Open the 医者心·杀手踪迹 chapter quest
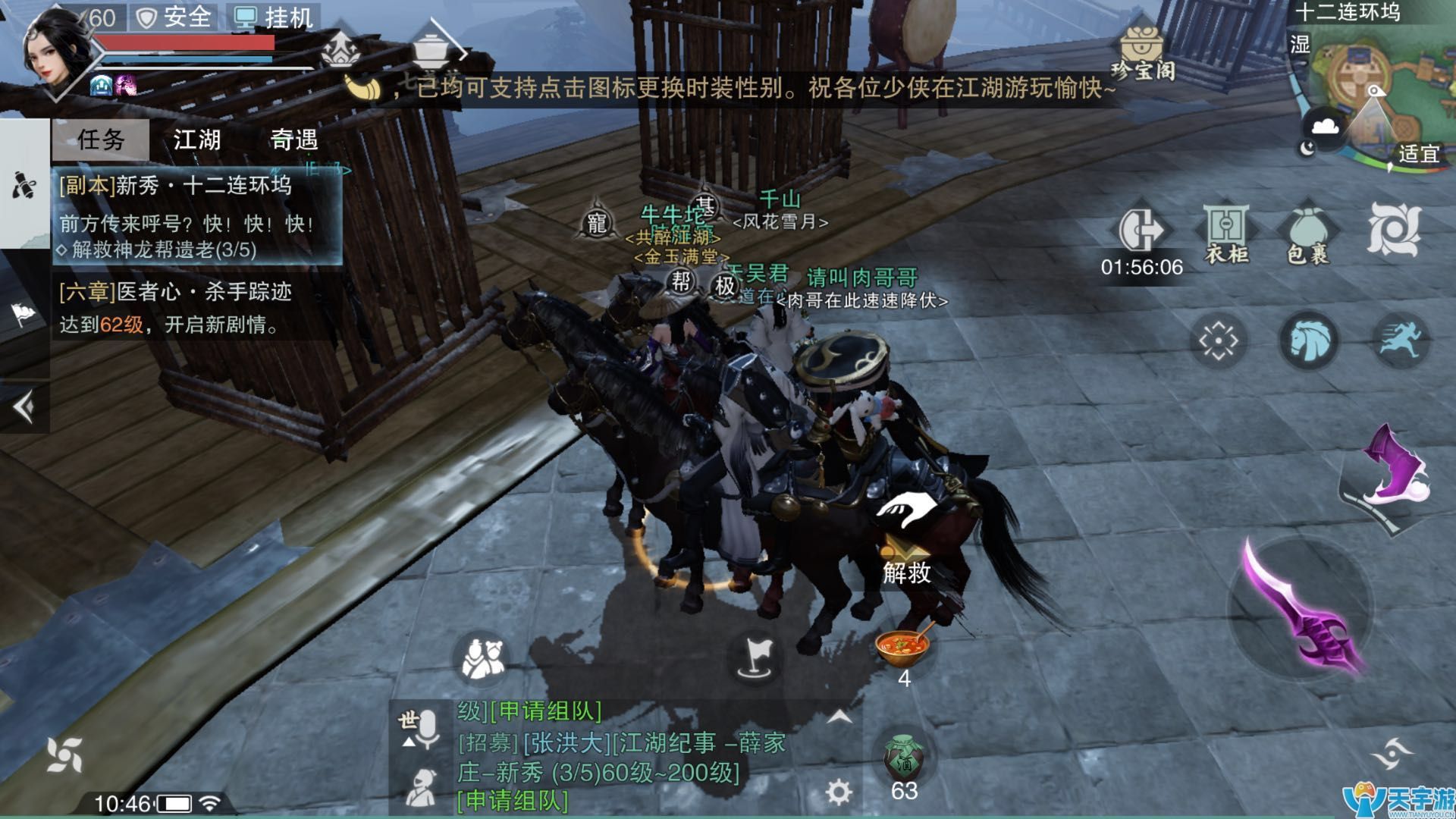Viewport: 1456px width, 819px height. click(x=197, y=308)
